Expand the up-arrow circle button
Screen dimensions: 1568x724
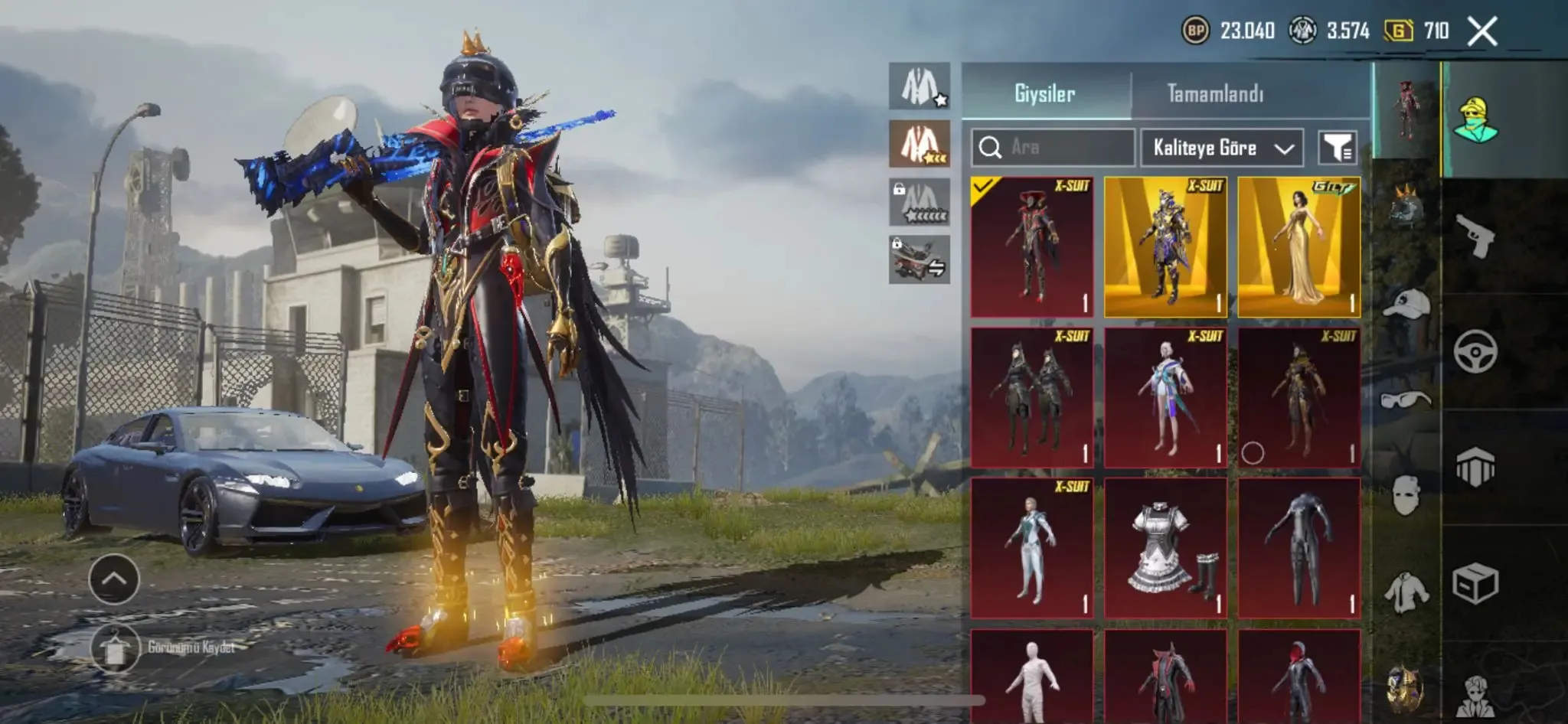(x=114, y=579)
